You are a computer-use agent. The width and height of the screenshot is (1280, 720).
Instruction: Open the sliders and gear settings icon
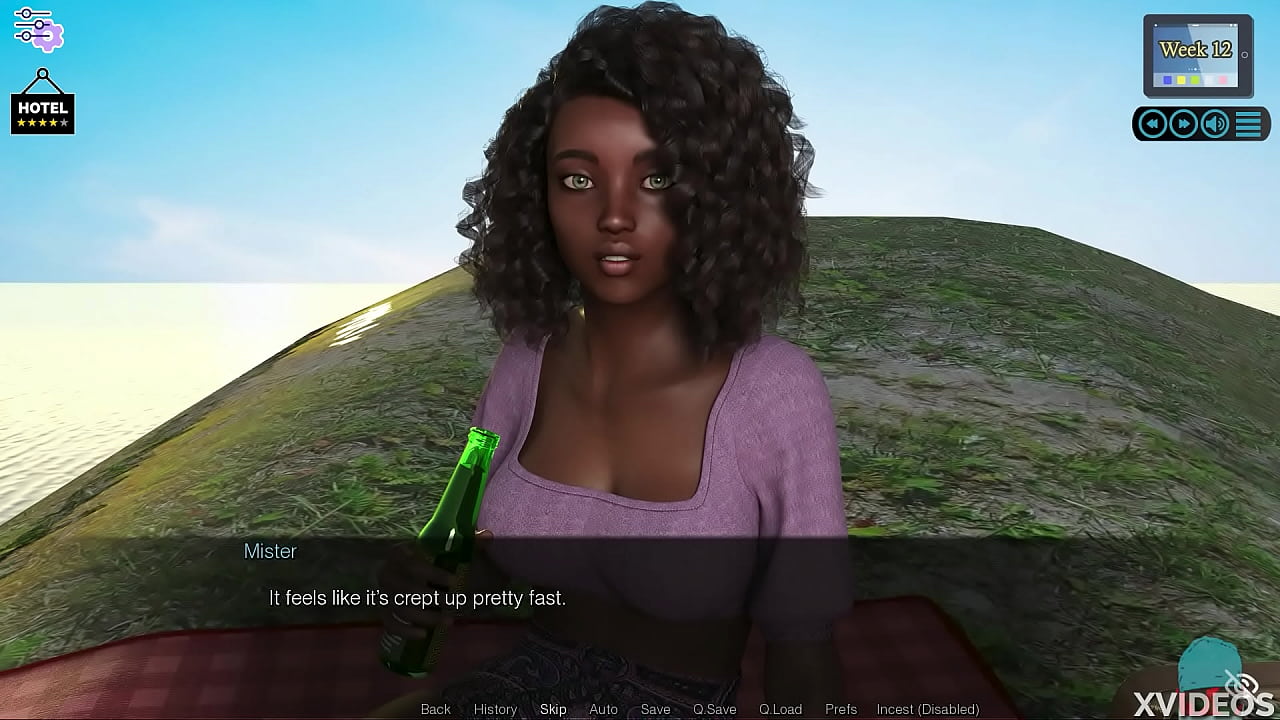pyautogui.click(x=38, y=28)
